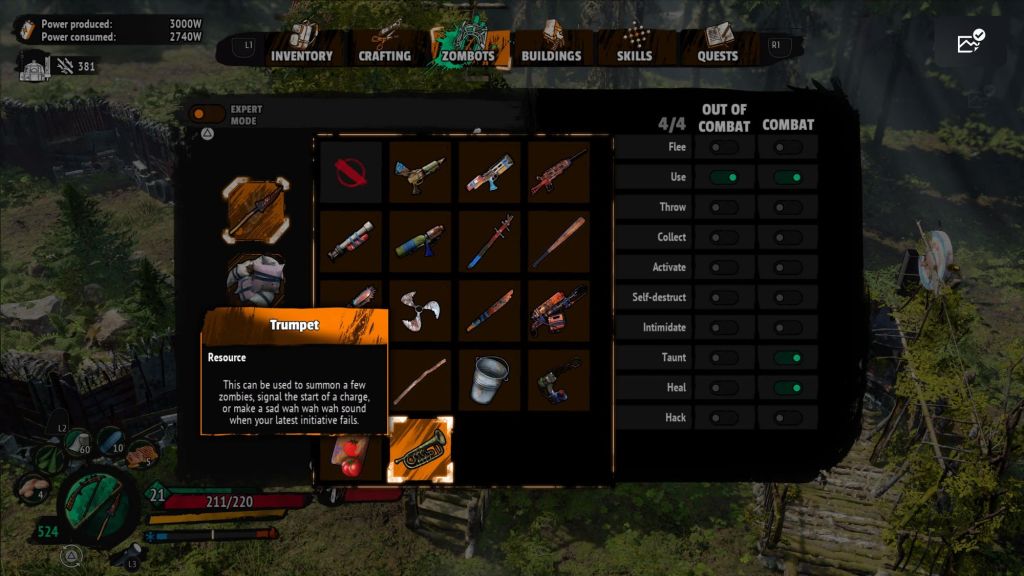Enable Hack out of combat
This screenshot has height=576, width=1024.
pos(724,417)
